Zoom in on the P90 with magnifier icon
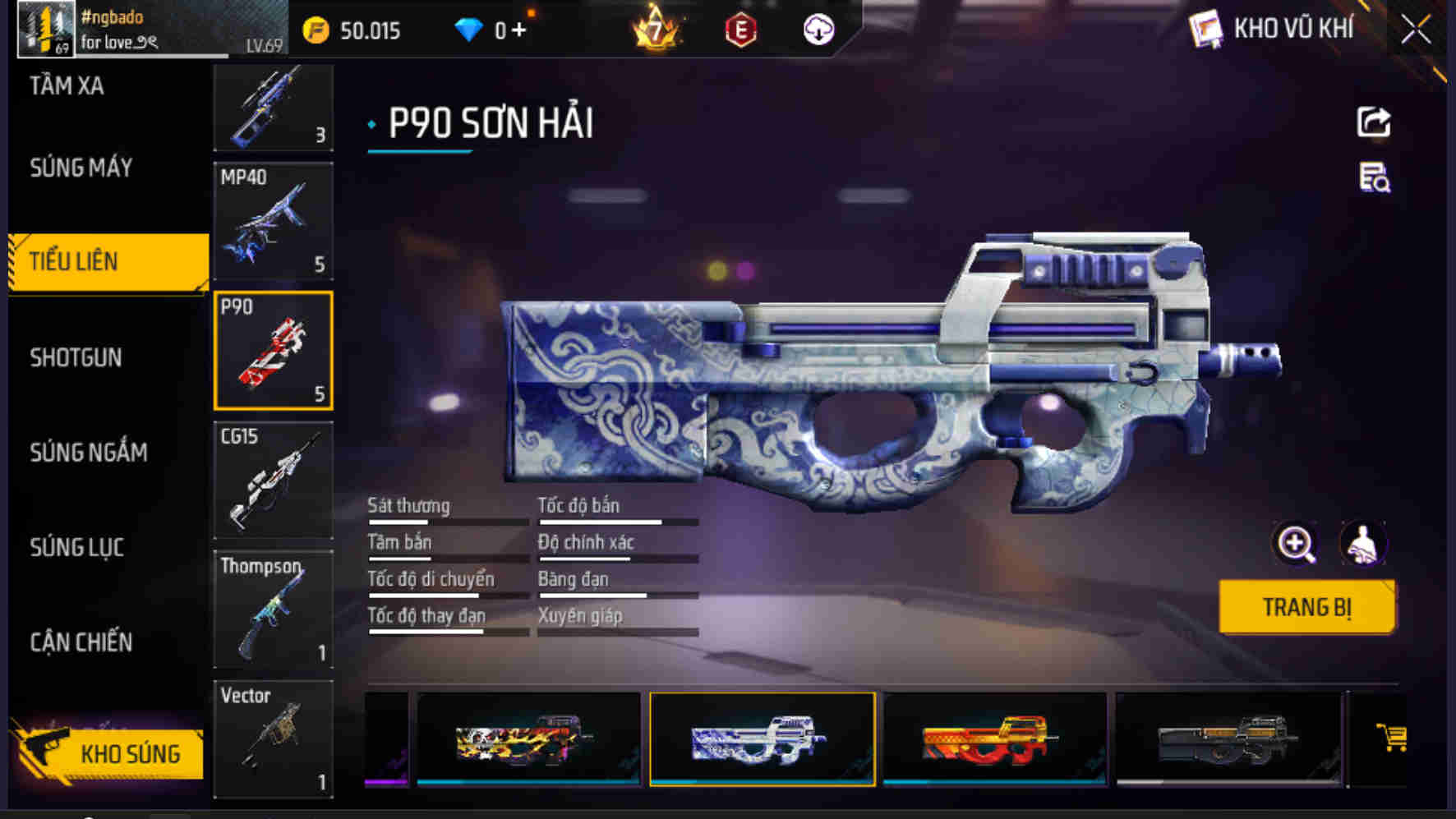The image size is (1456, 819). 1295,544
